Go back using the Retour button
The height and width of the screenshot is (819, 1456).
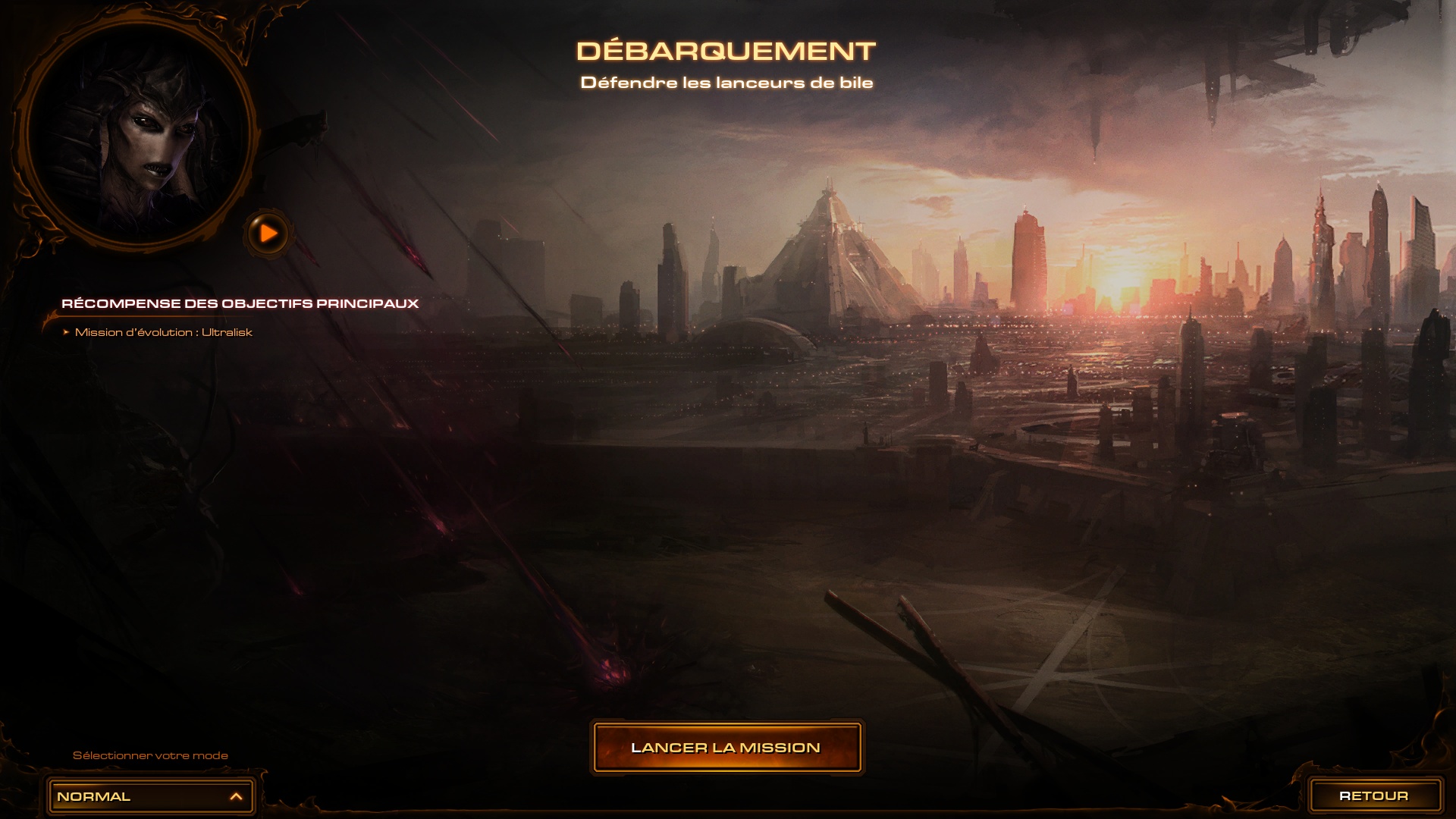[x=1373, y=796]
